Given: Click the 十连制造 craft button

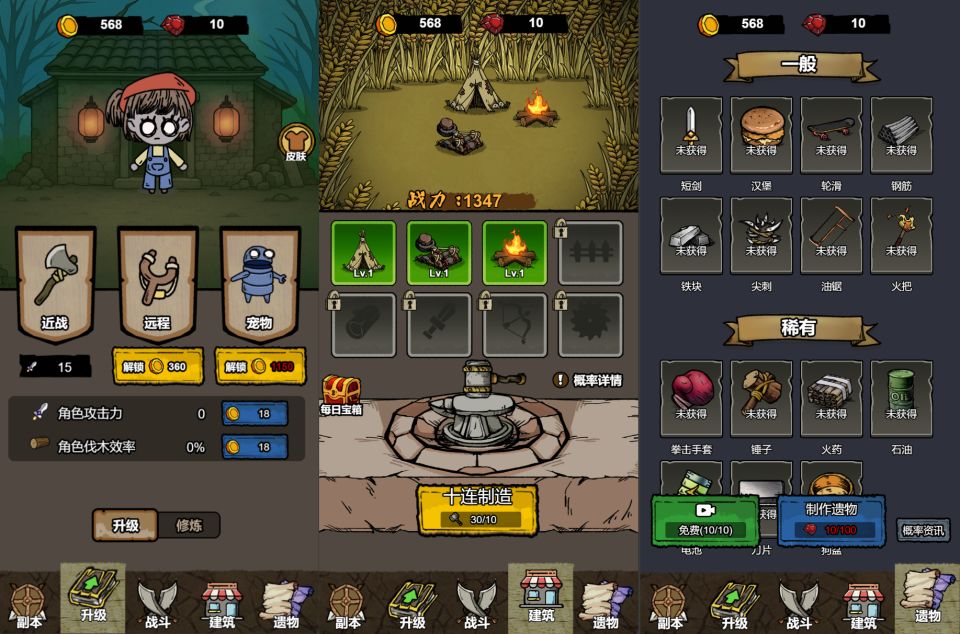Looking at the screenshot, I should click(x=477, y=507).
